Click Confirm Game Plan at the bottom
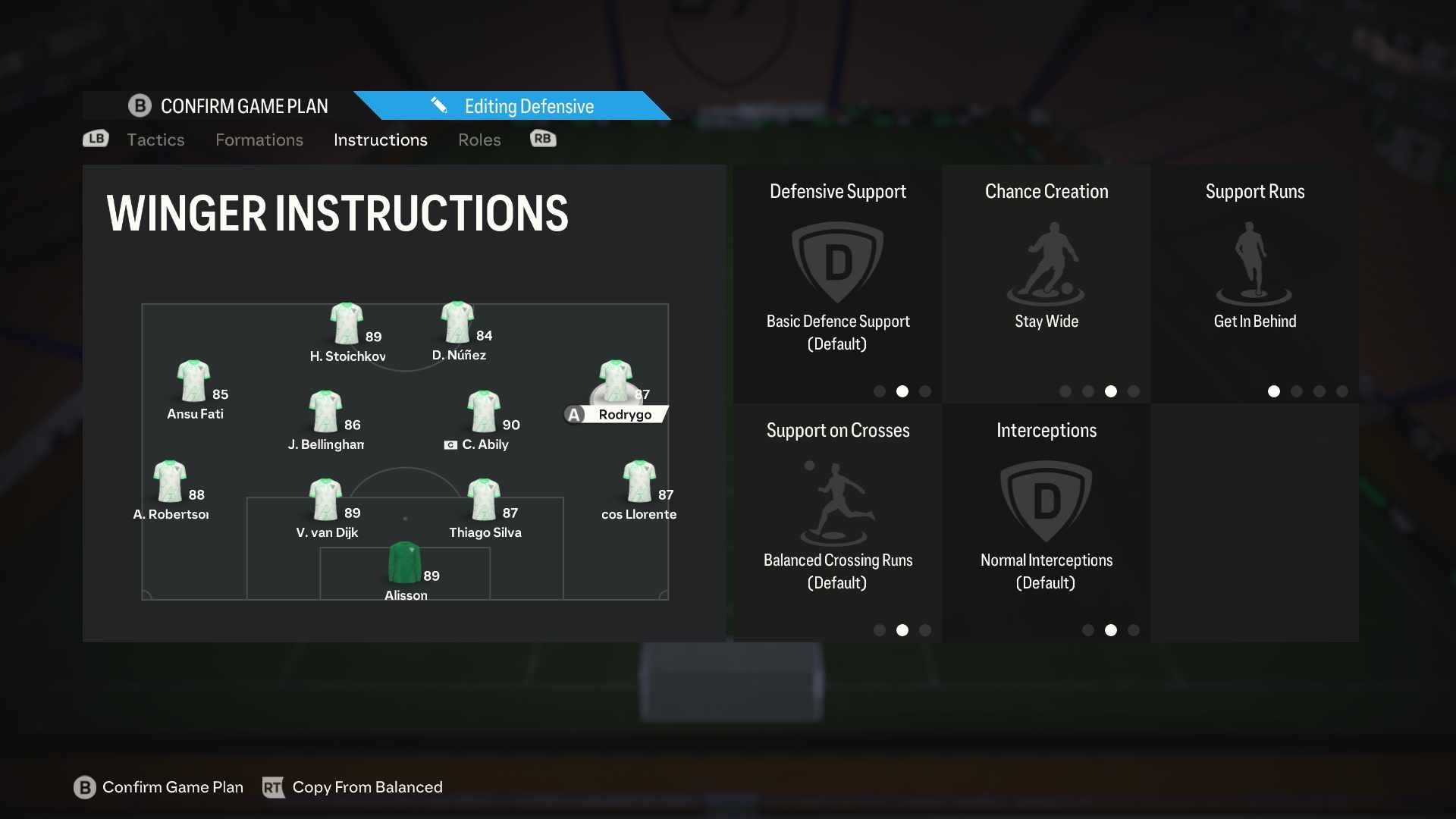 tap(172, 787)
